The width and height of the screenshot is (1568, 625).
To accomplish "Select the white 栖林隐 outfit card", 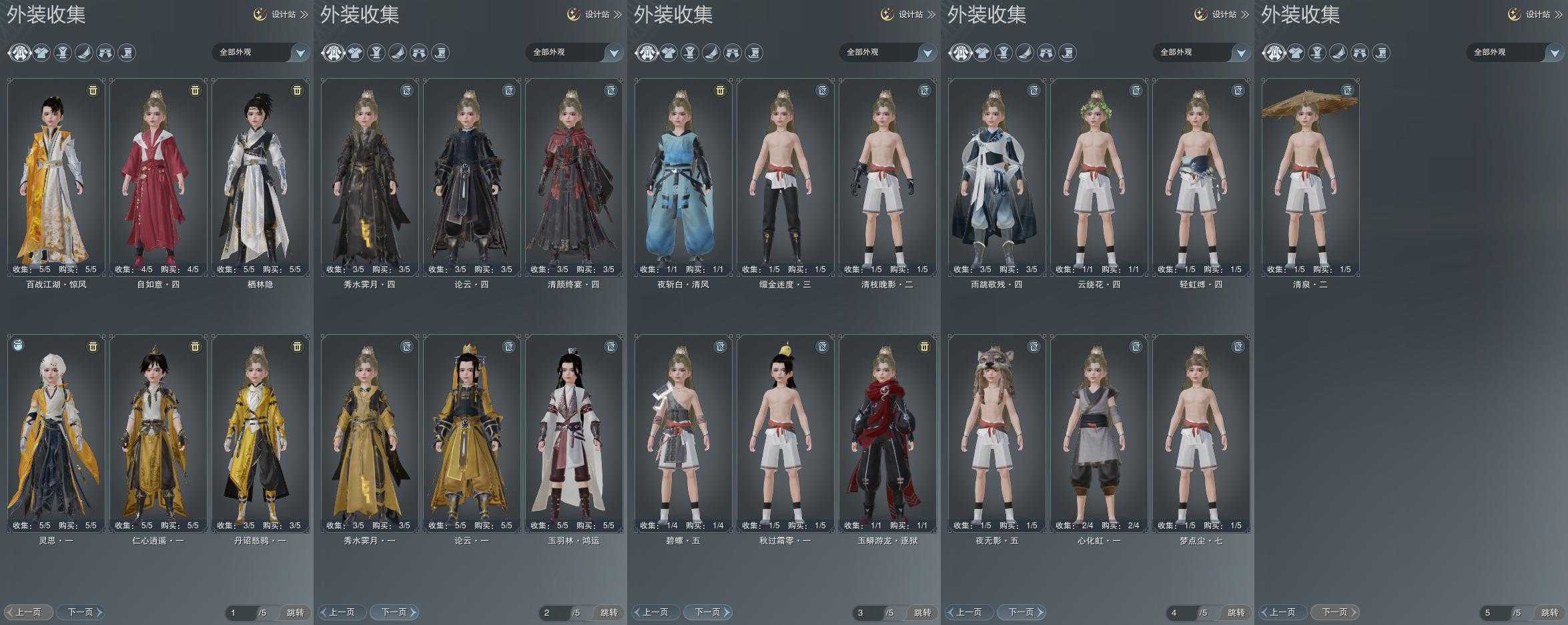I will click(260, 177).
